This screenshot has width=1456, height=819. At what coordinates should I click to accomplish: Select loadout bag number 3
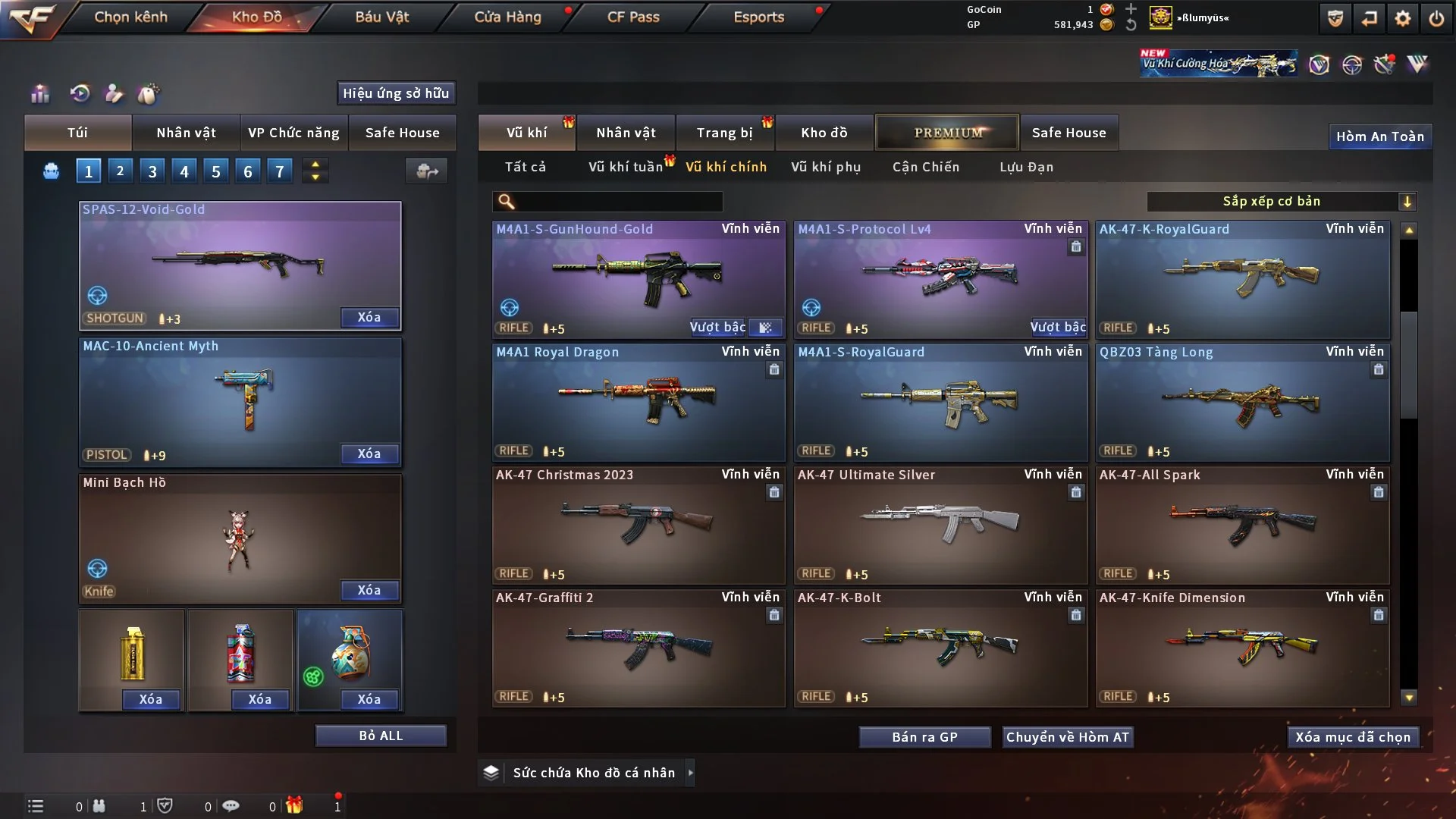[x=152, y=171]
